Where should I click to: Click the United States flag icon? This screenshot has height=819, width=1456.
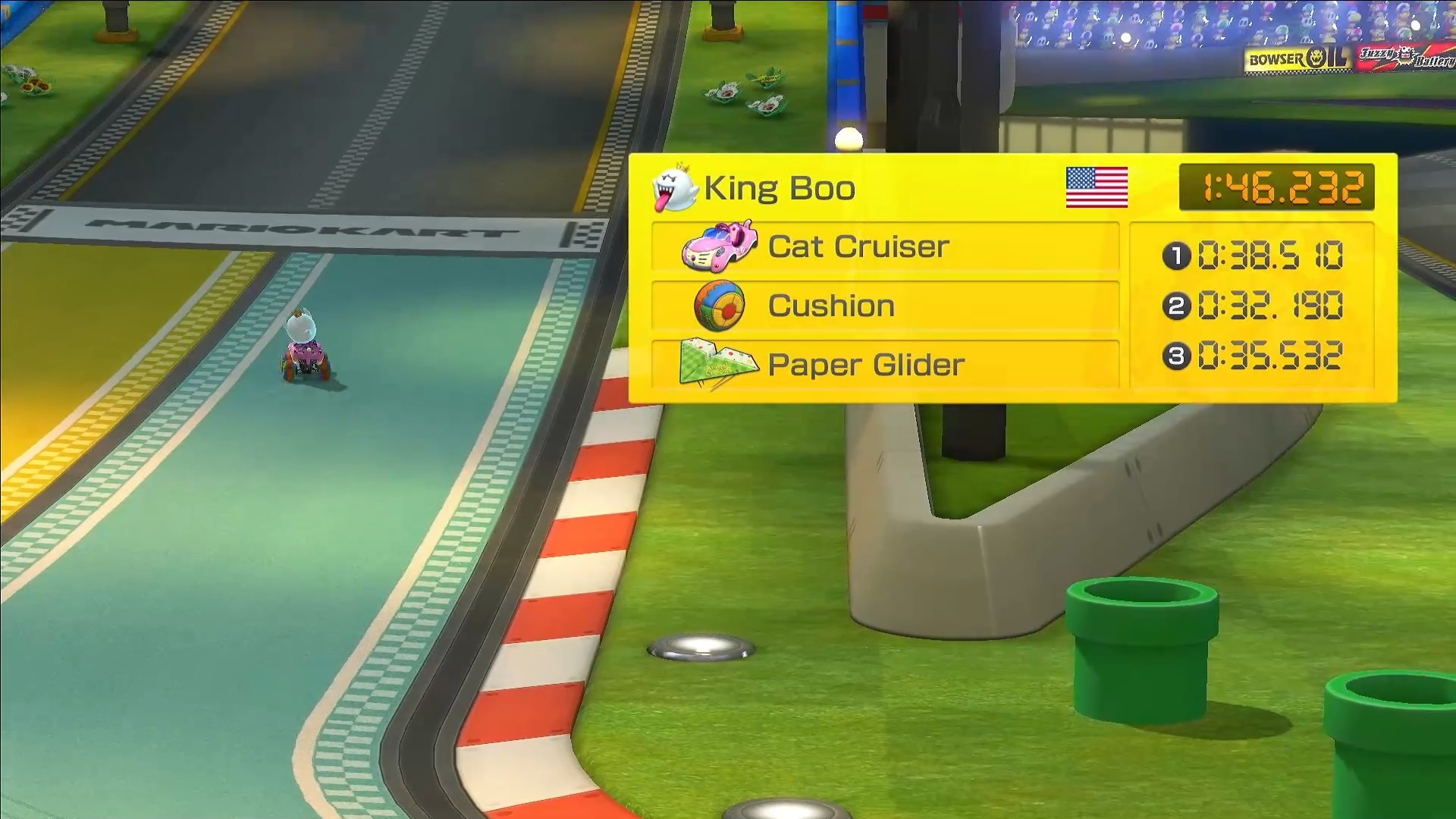point(1097,187)
